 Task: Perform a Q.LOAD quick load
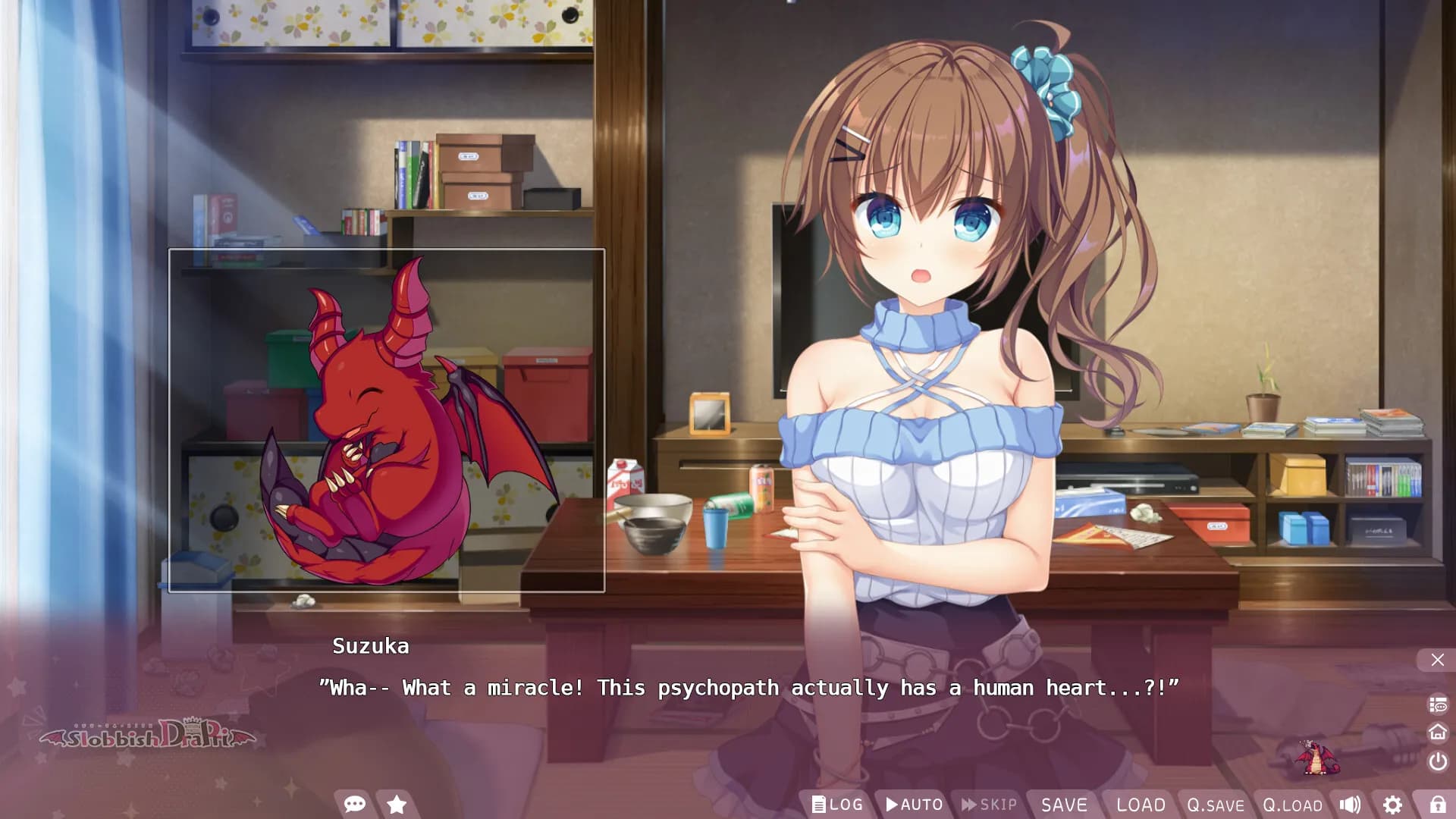(x=1292, y=805)
